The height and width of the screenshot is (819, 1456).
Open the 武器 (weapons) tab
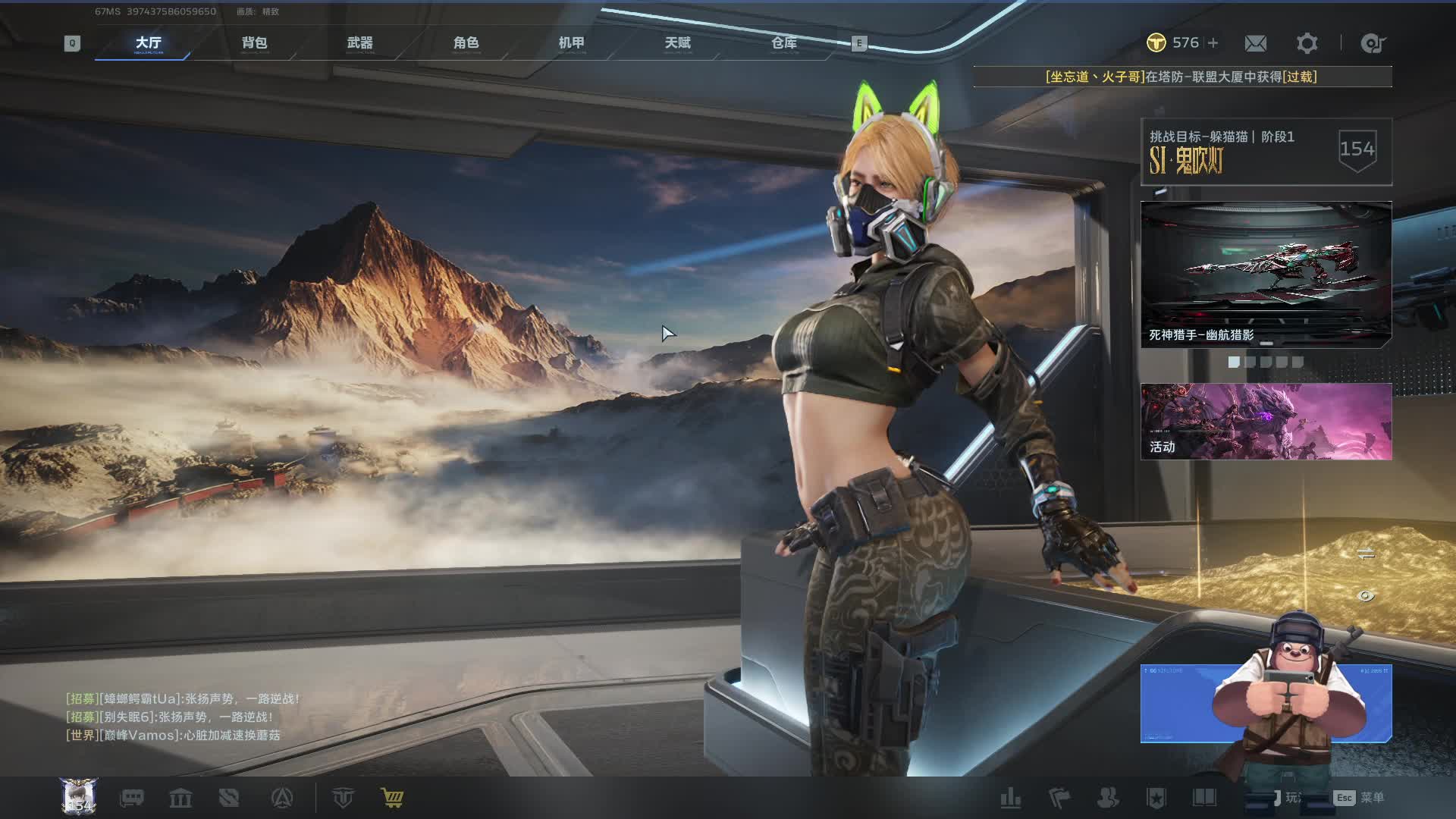pos(359,43)
